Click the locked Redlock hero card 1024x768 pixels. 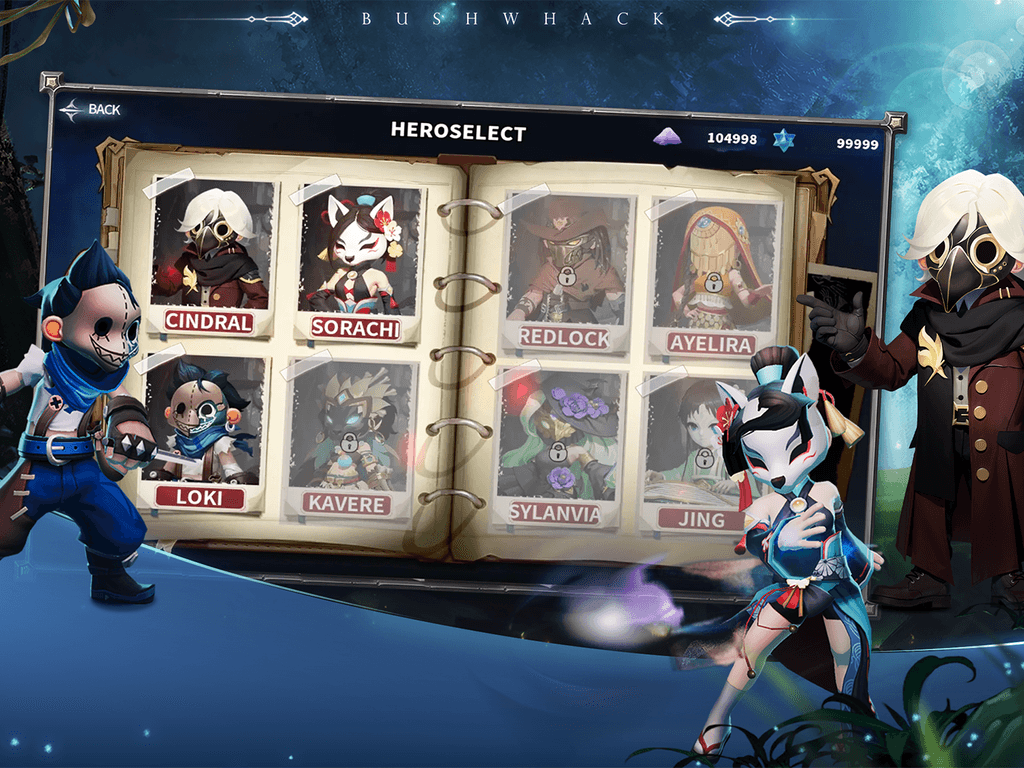tap(566, 270)
